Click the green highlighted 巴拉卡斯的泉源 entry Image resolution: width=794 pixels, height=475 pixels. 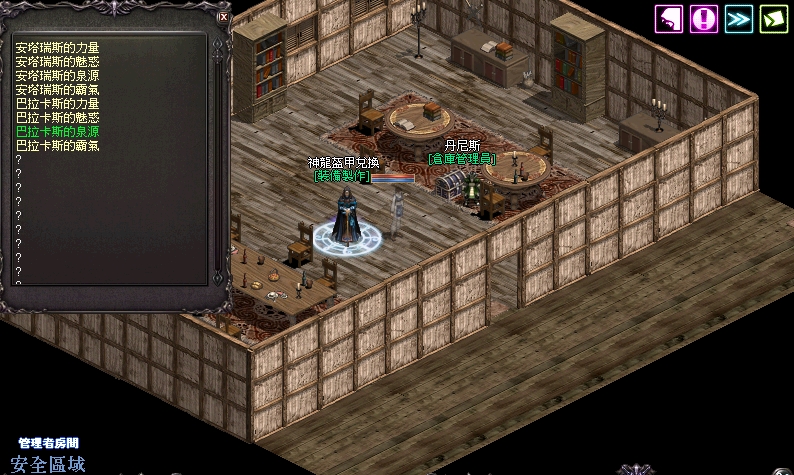pos(57,131)
